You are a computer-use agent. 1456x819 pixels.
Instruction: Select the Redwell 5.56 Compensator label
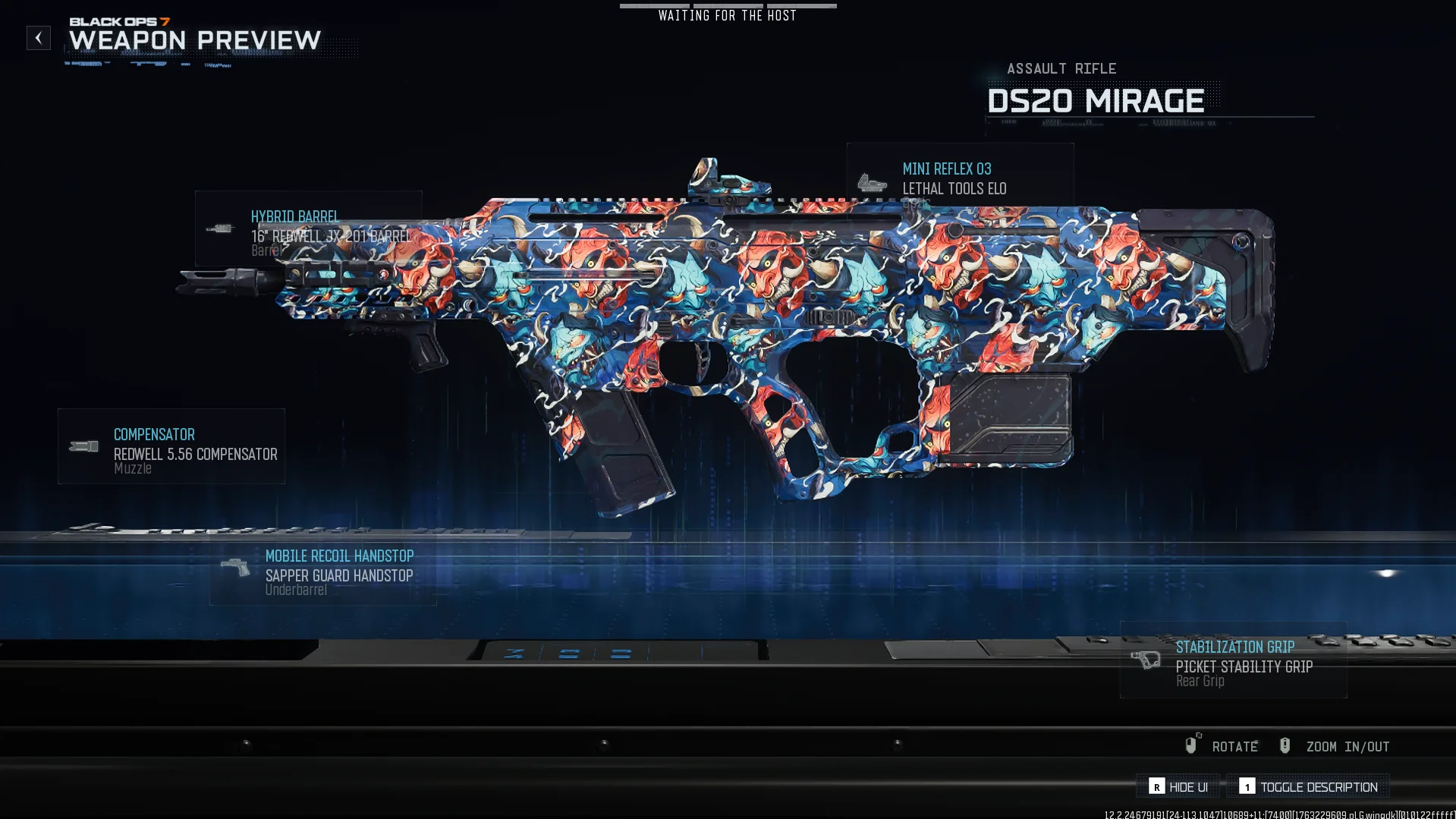(195, 454)
